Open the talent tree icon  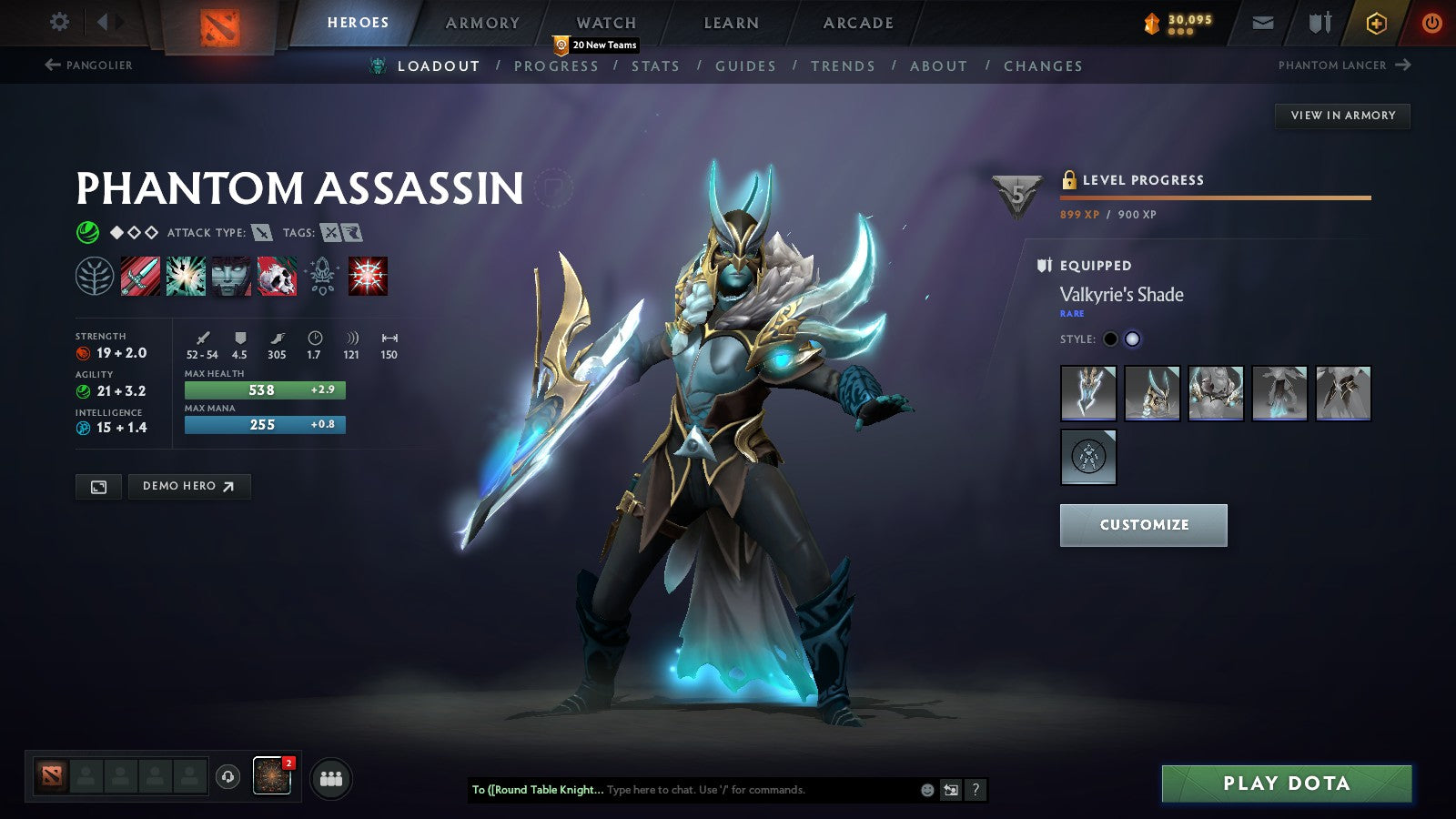(x=94, y=277)
